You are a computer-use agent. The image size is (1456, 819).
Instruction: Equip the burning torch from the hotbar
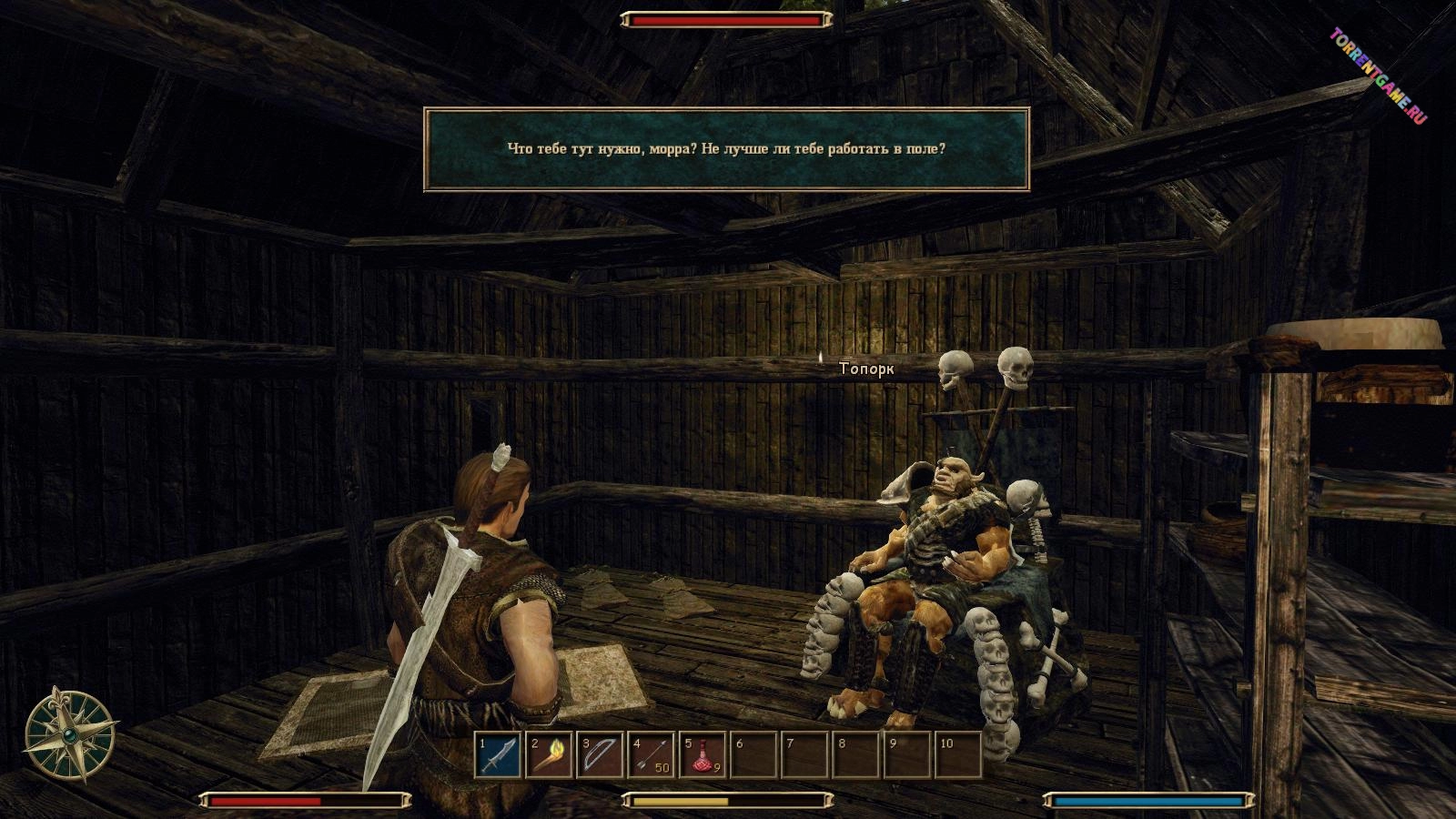point(550,755)
